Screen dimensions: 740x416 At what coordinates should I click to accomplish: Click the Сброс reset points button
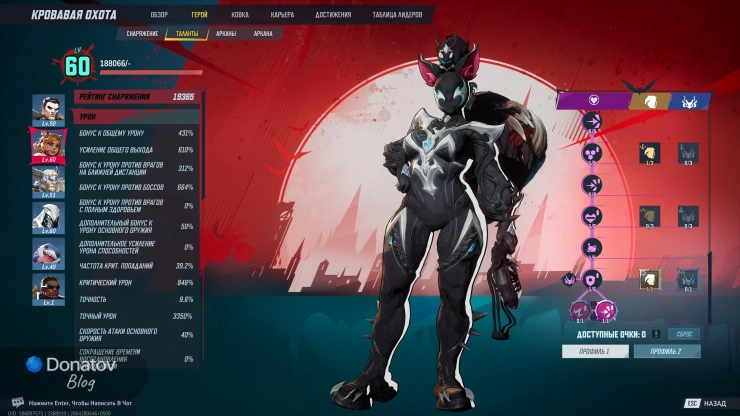(684, 334)
